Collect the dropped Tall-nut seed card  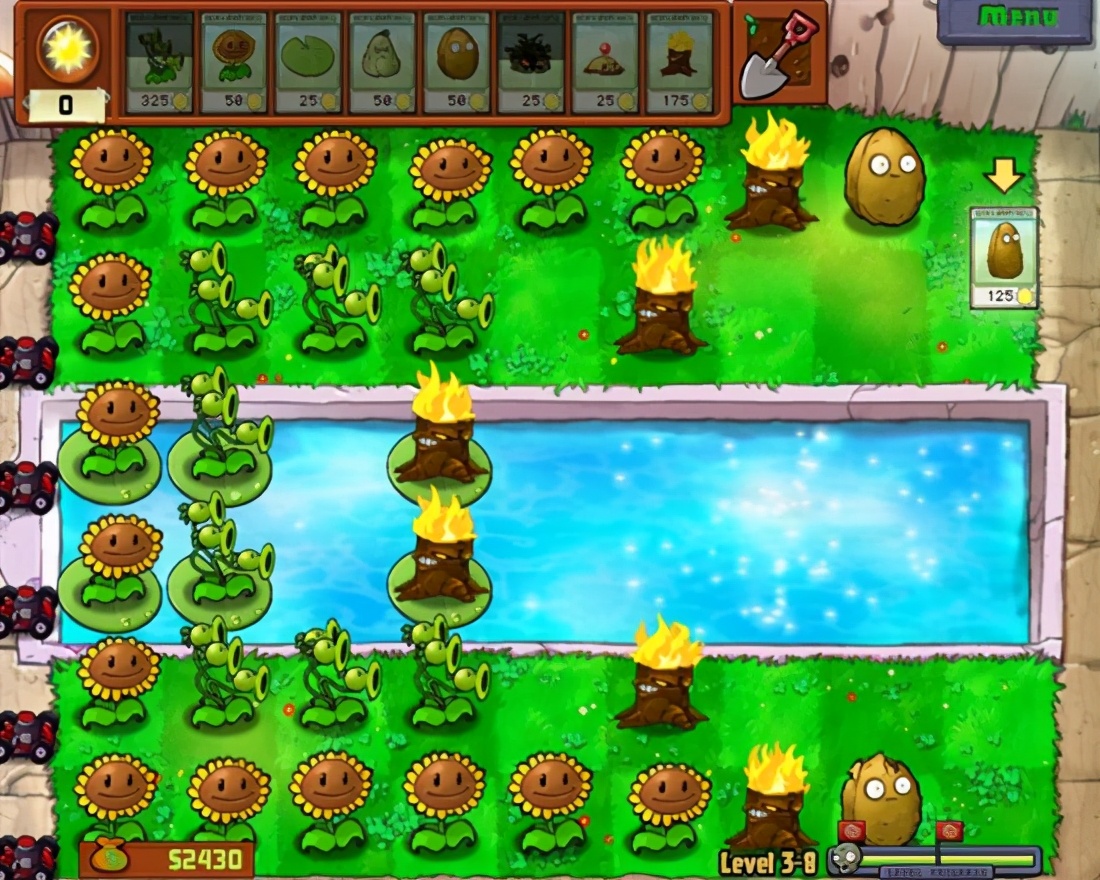[x=1004, y=257]
